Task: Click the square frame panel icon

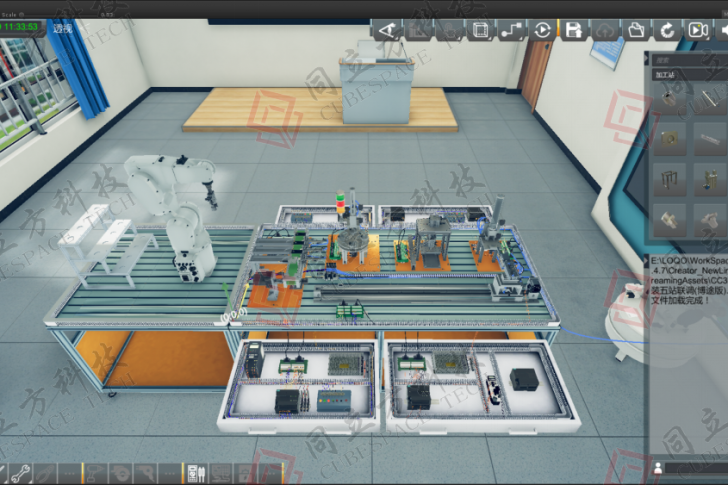Action: [x=480, y=30]
